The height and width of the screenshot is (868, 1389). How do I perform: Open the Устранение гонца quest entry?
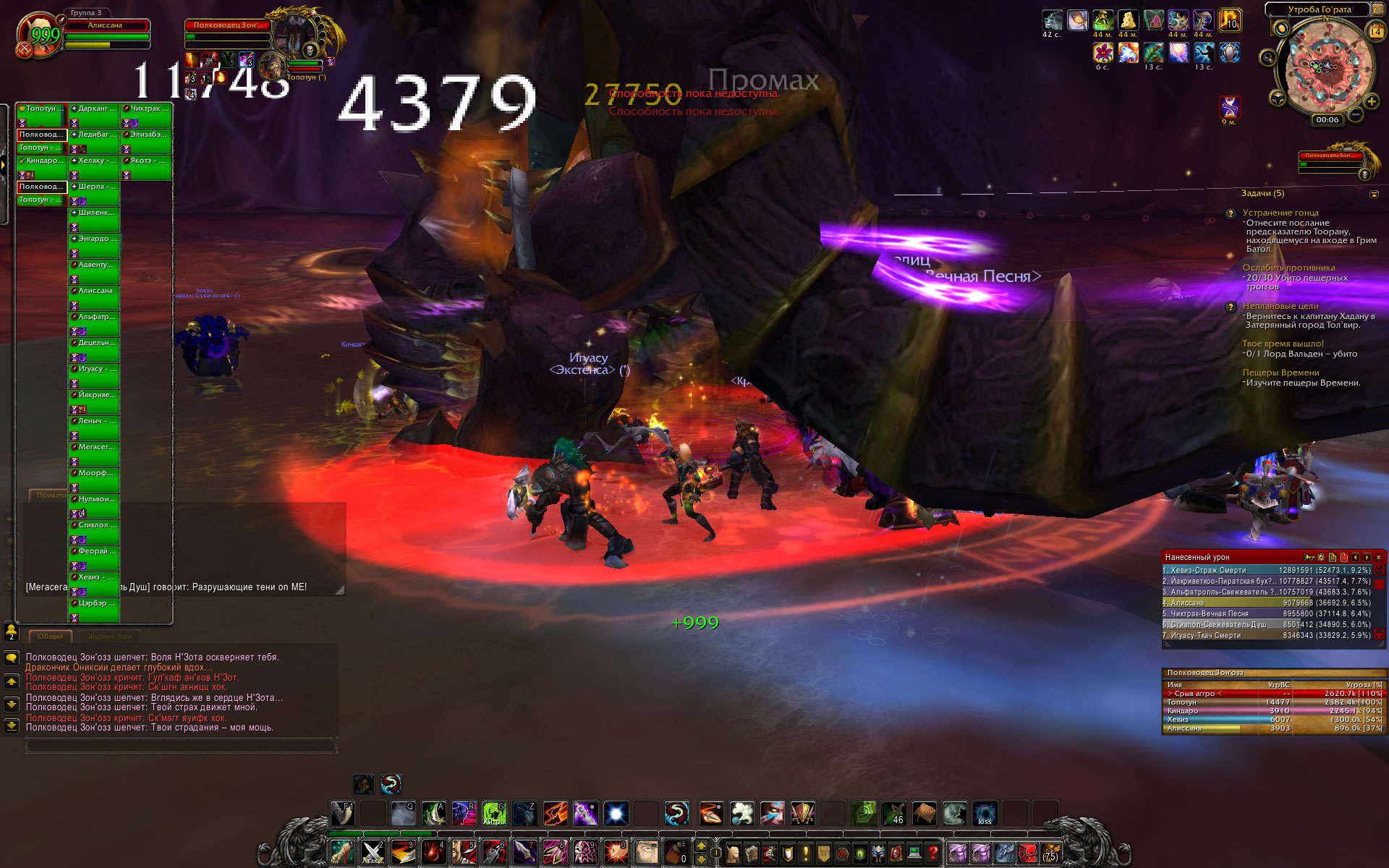pos(1280,213)
